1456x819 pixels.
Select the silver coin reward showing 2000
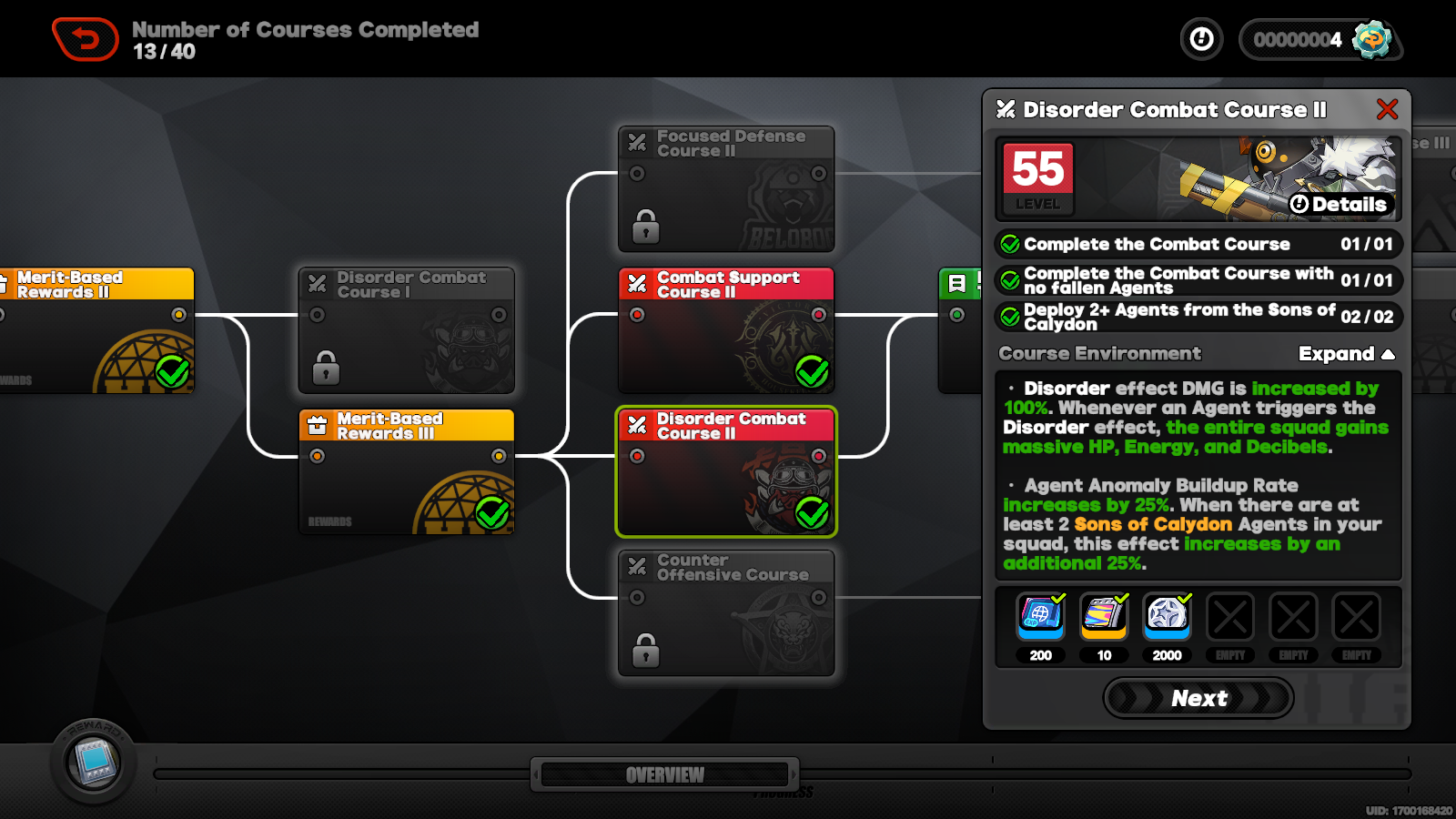(1168, 617)
